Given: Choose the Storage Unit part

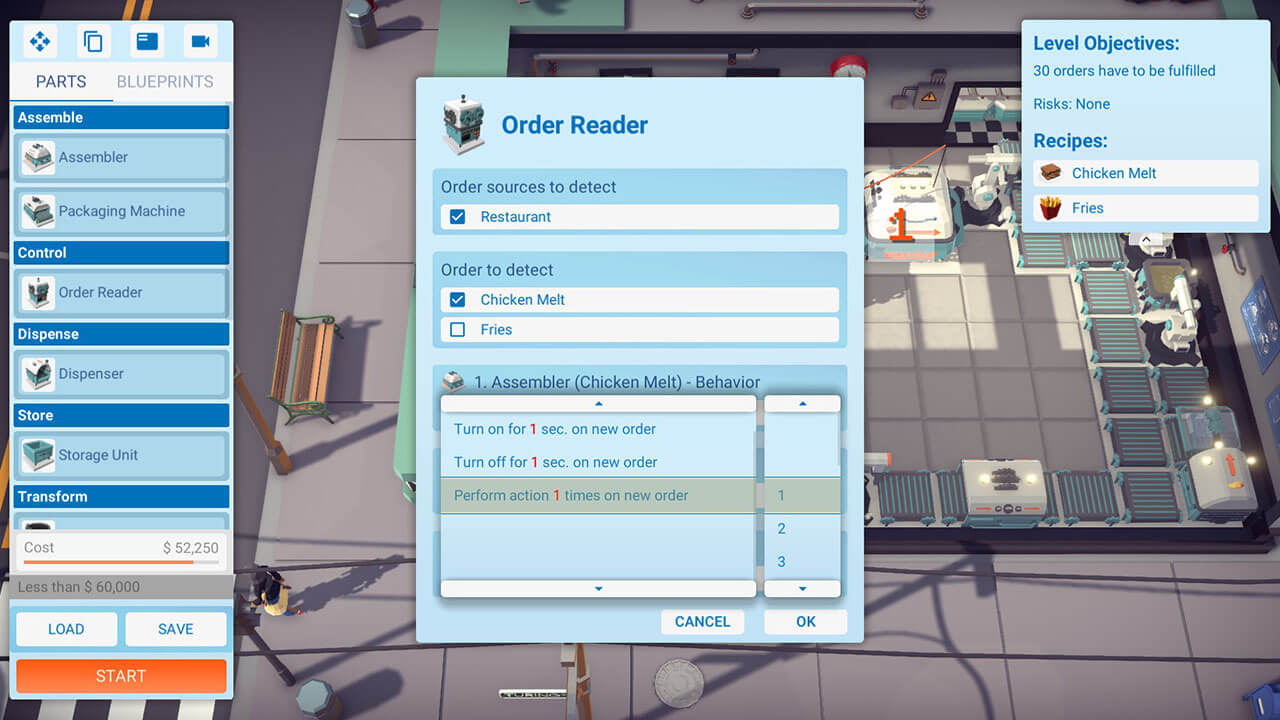Looking at the screenshot, I should [121, 455].
